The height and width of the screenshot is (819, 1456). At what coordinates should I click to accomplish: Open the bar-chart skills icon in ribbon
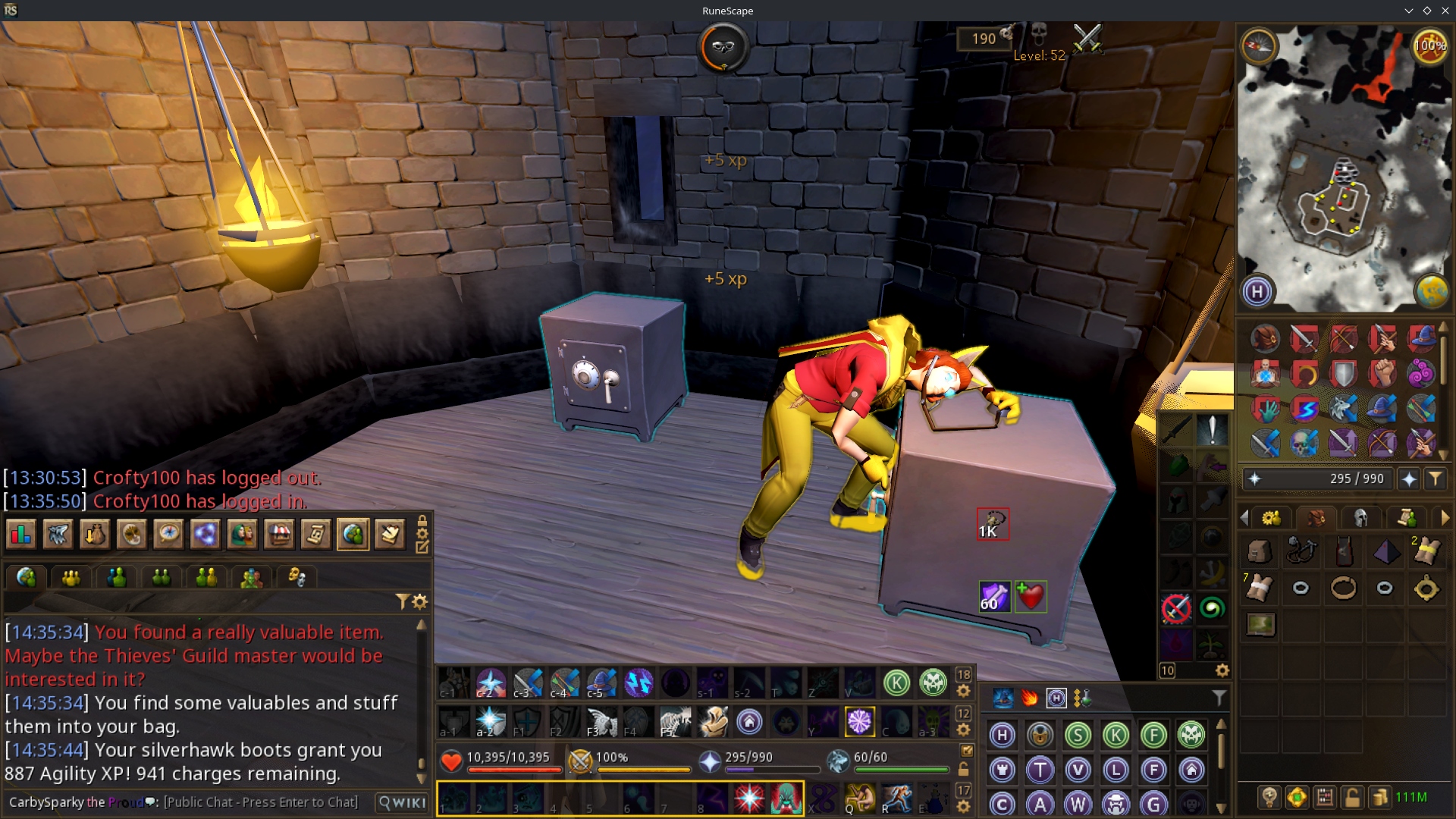coord(20,535)
